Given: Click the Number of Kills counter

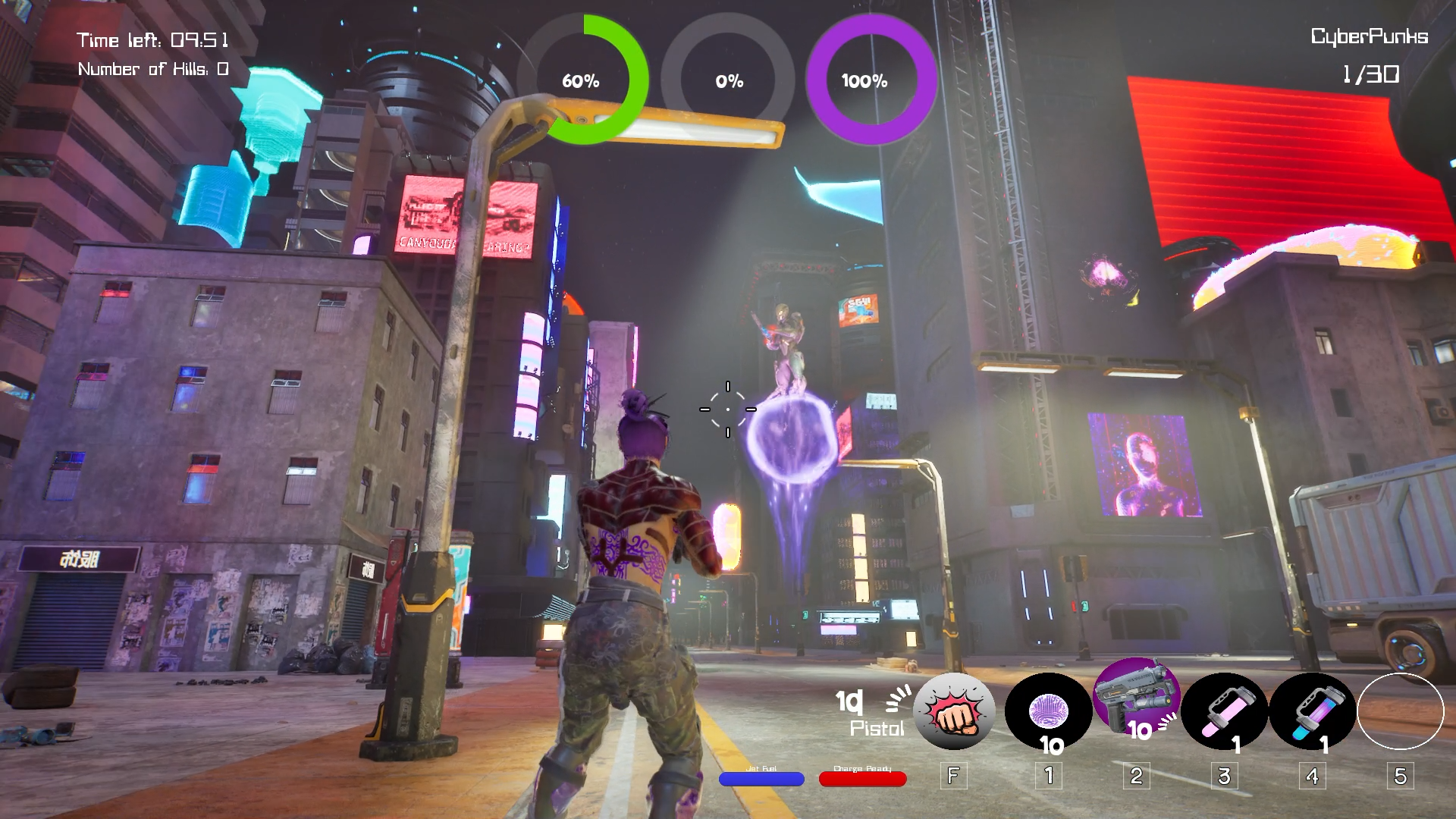Looking at the screenshot, I should coord(152,69).
